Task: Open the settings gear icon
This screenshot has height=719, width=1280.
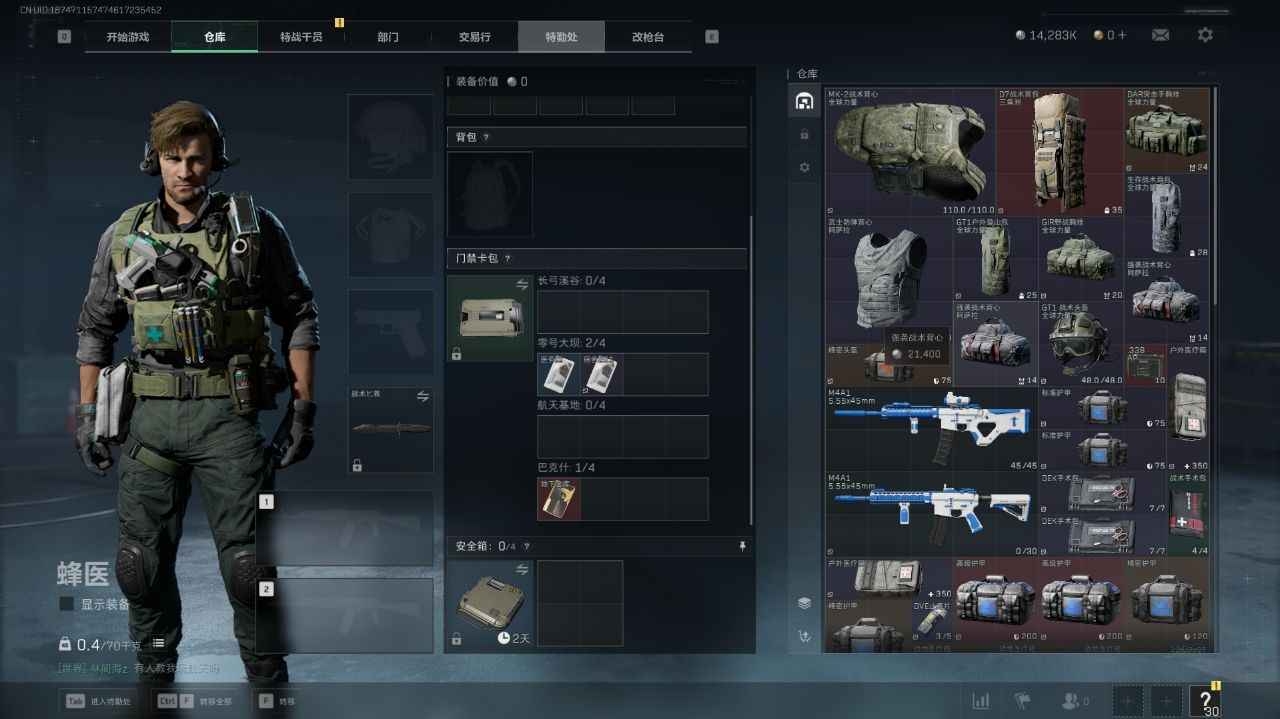Action: (x=1205, y=35)
